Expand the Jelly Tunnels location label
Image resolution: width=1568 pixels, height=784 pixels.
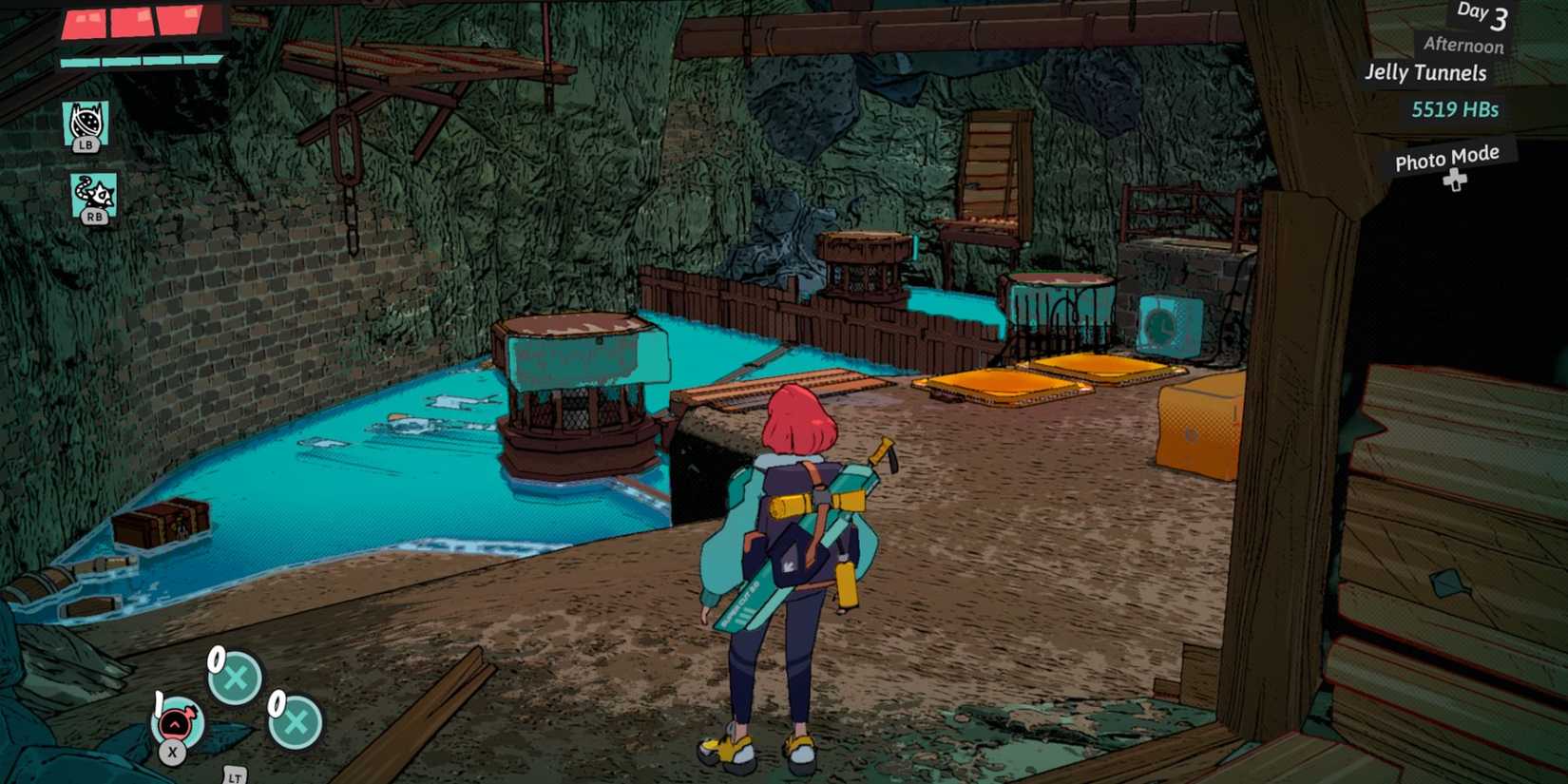point(1427,72)
